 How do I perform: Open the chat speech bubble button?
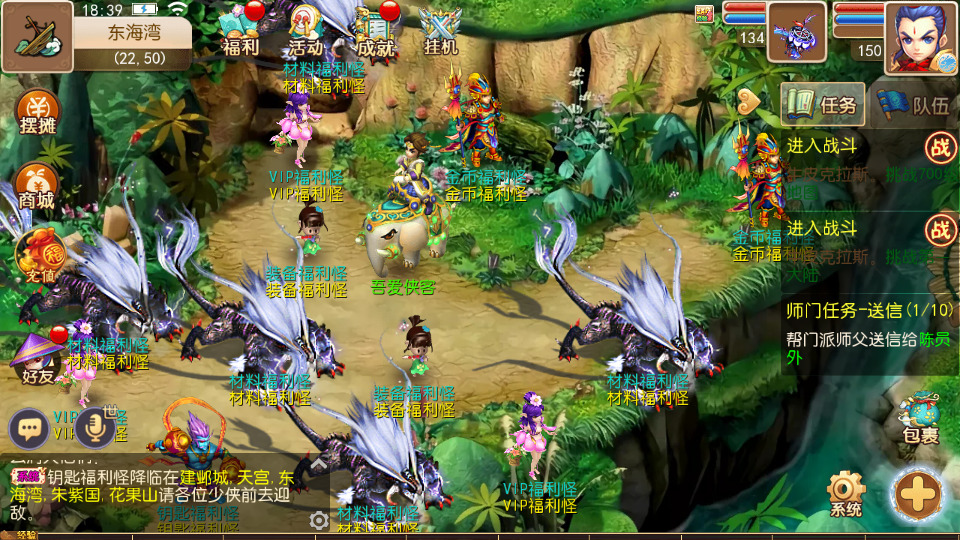tap(30, 429)
